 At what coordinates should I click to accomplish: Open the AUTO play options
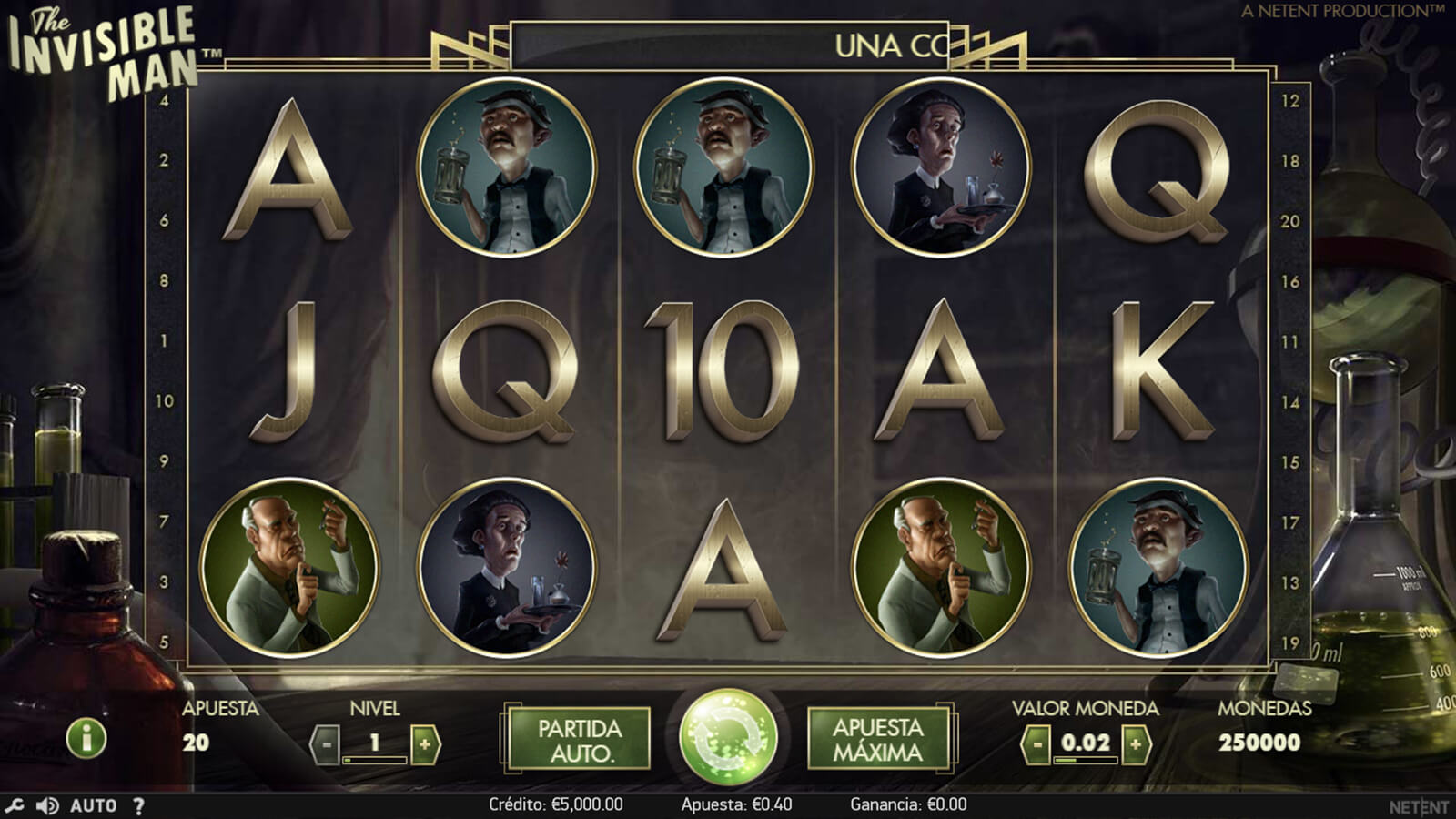point(94,805)
